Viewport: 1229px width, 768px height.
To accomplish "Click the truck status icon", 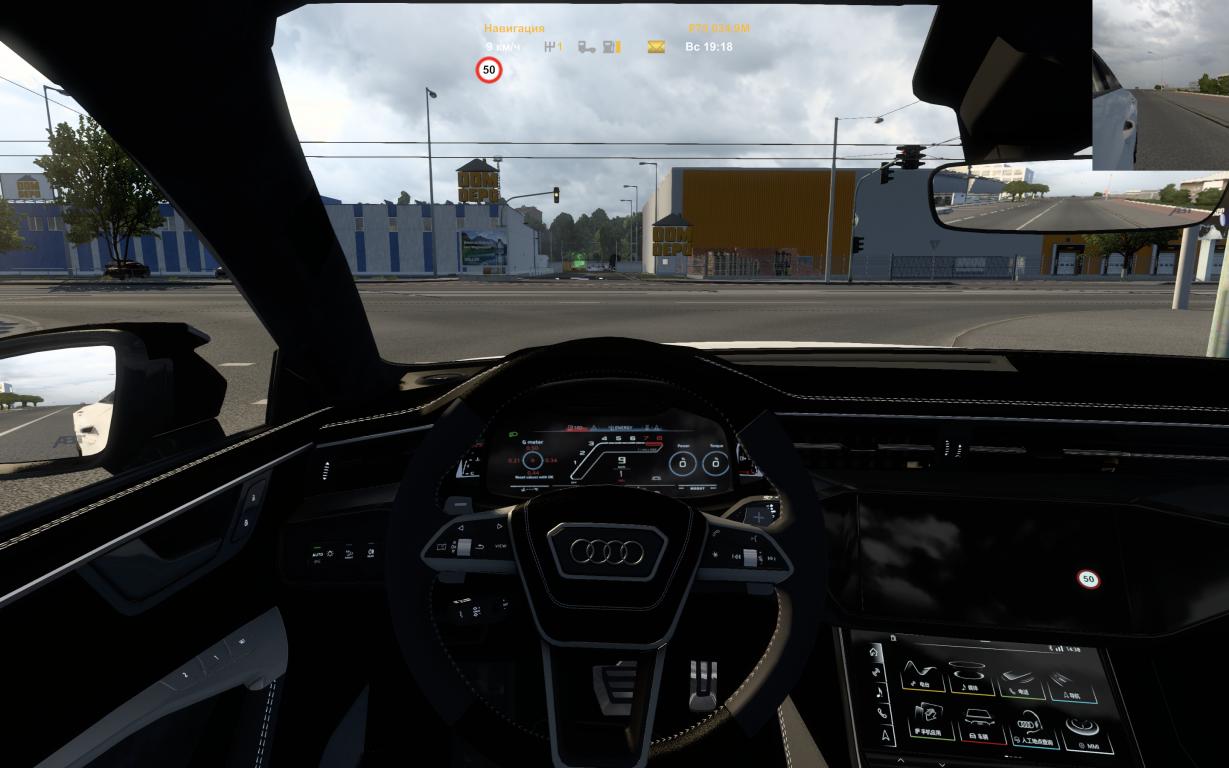I will click(x=587, y=47).
